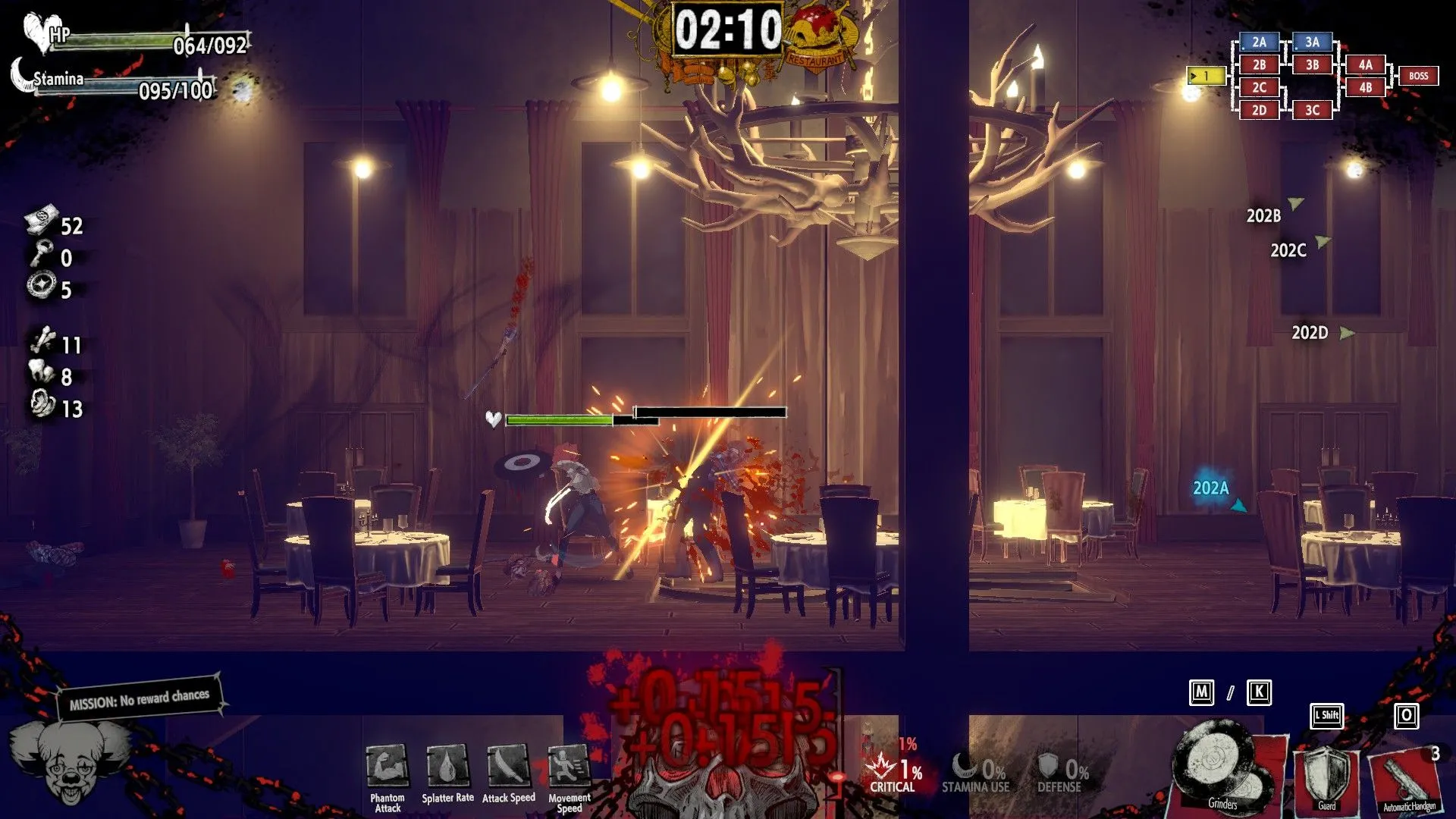Click the Attack Speed buff icon

pyautogui.click(x=508, y=766)
